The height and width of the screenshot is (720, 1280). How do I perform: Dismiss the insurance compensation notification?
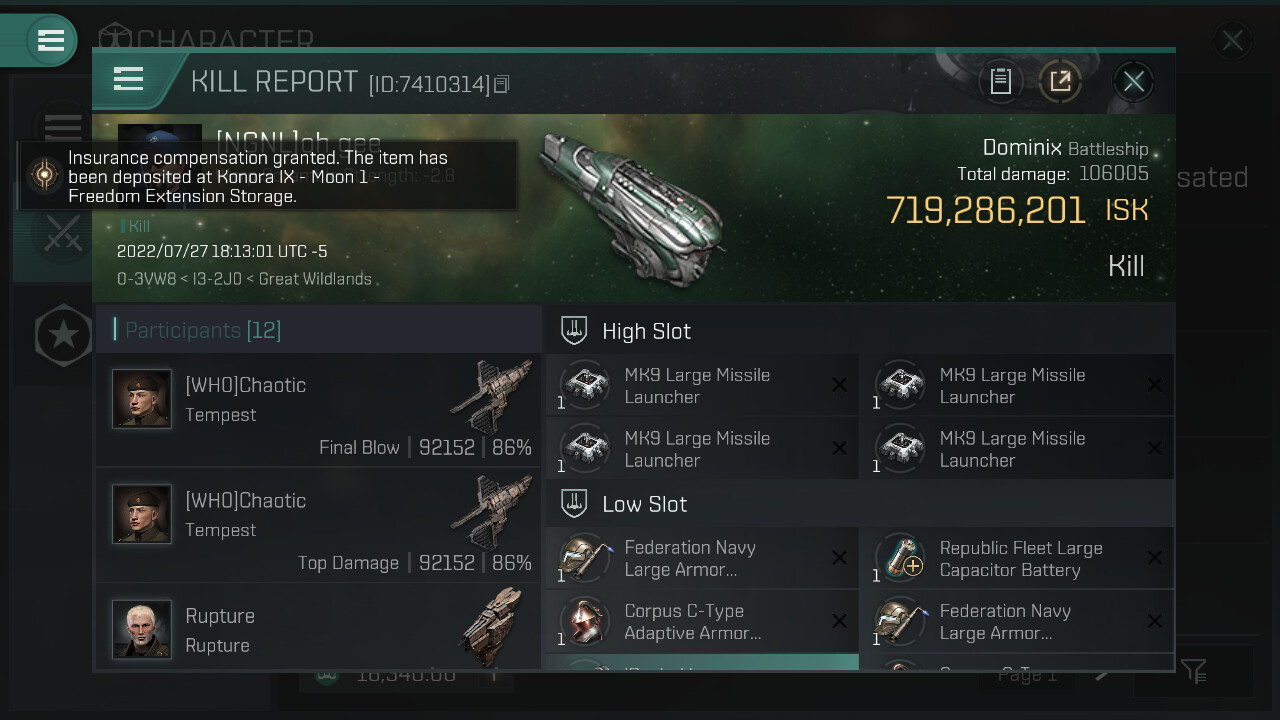point(268,176)
